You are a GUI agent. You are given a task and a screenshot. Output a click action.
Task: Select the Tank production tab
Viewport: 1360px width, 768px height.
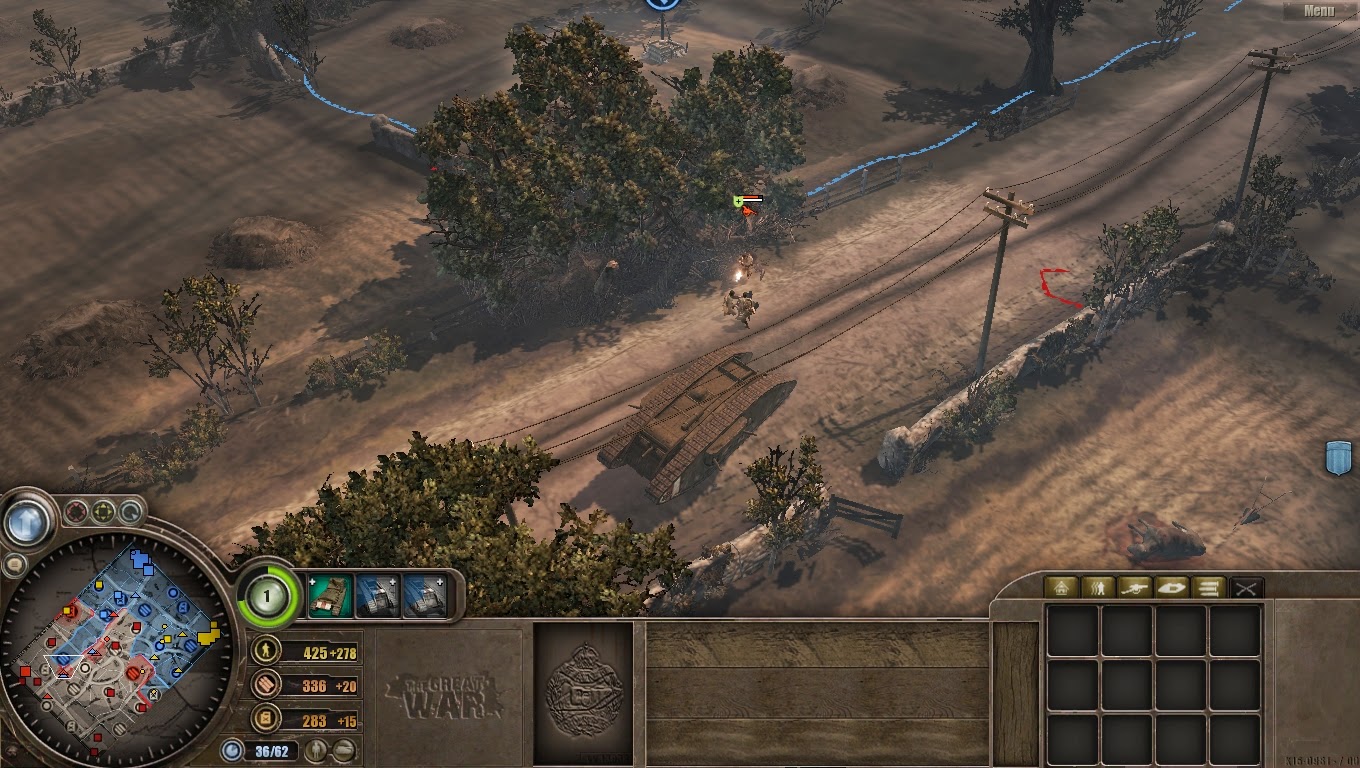[x=1172, y=588]
